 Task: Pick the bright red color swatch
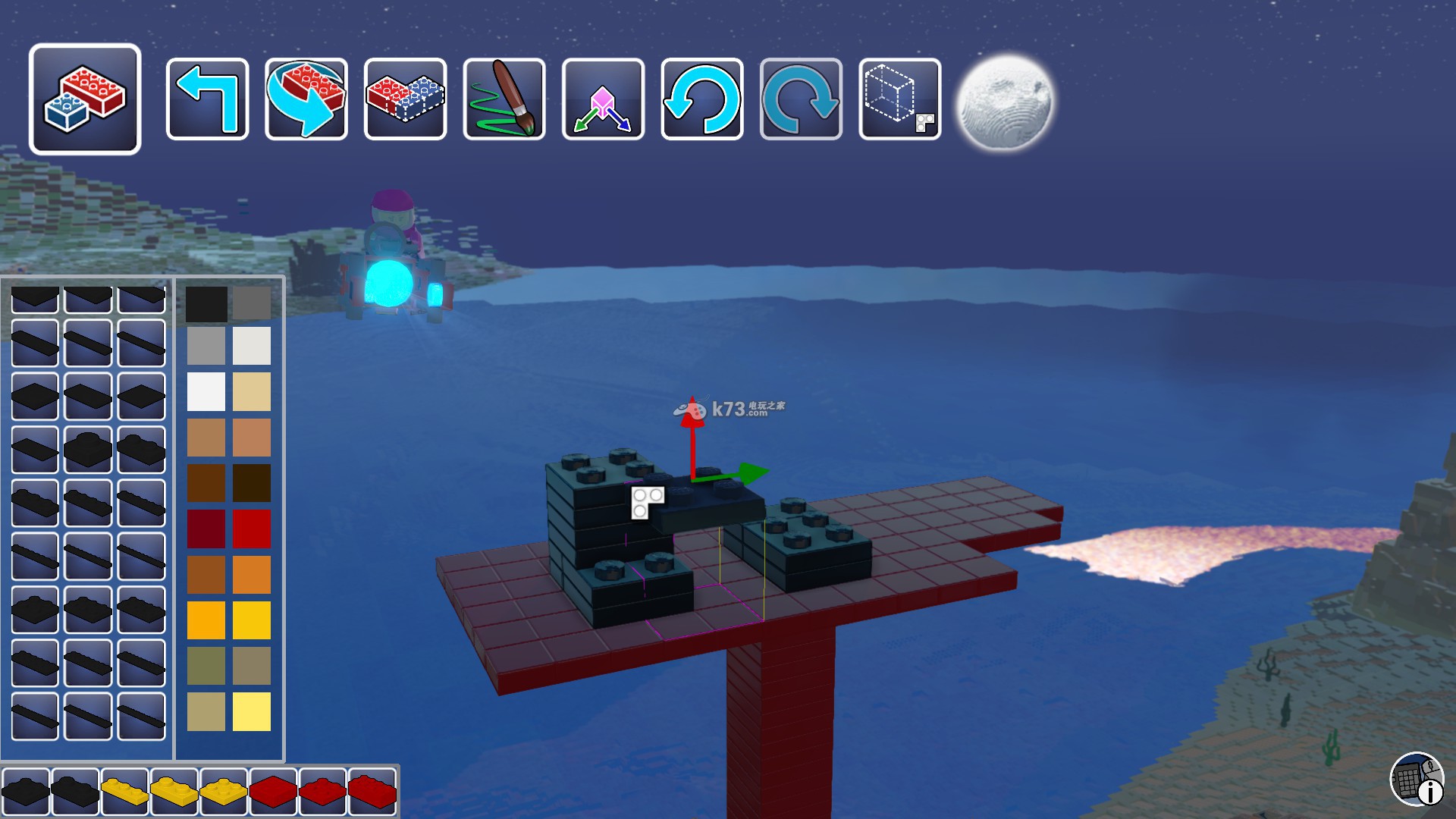252,529
